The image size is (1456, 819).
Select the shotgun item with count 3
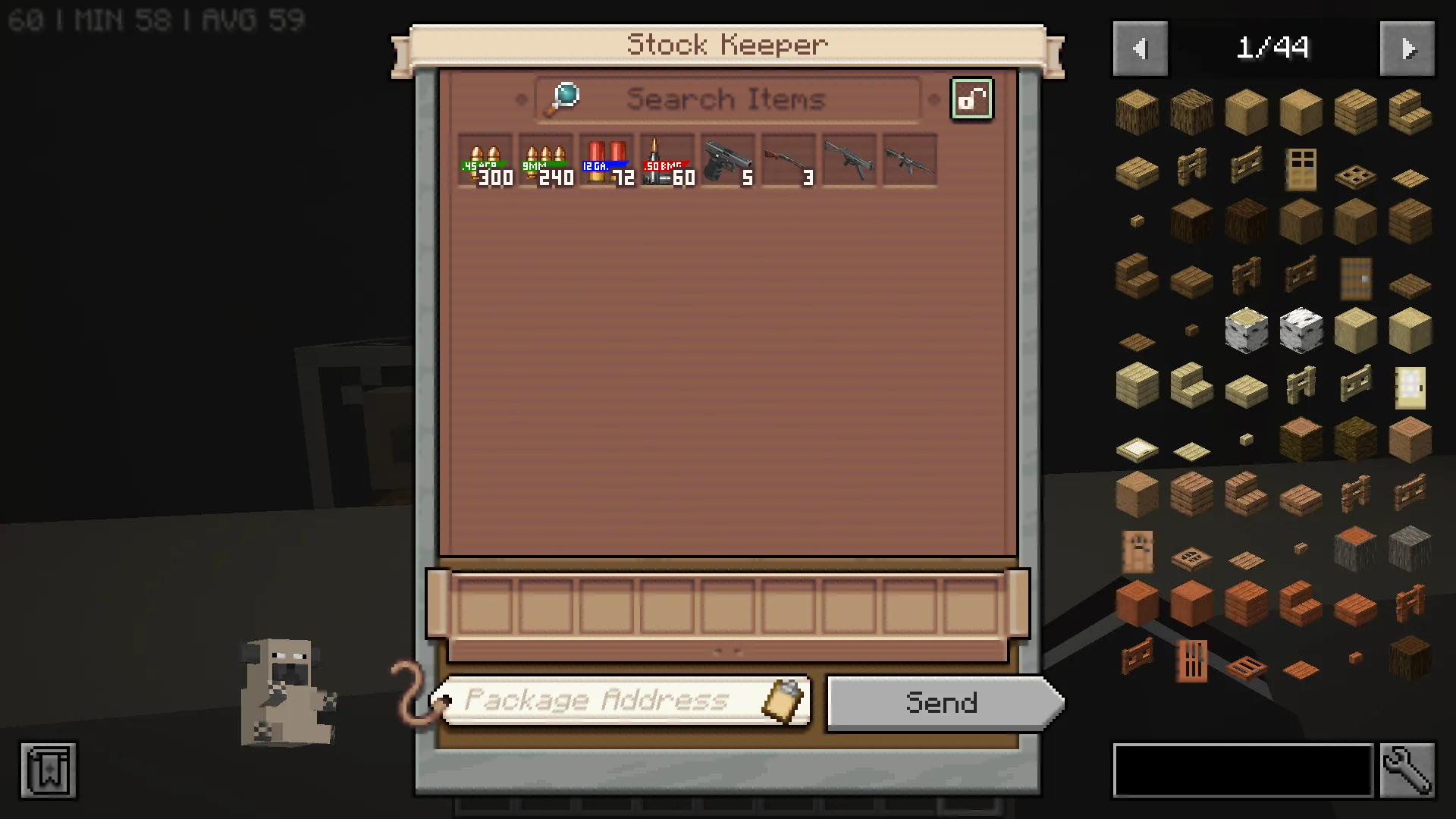click(789, 161)
